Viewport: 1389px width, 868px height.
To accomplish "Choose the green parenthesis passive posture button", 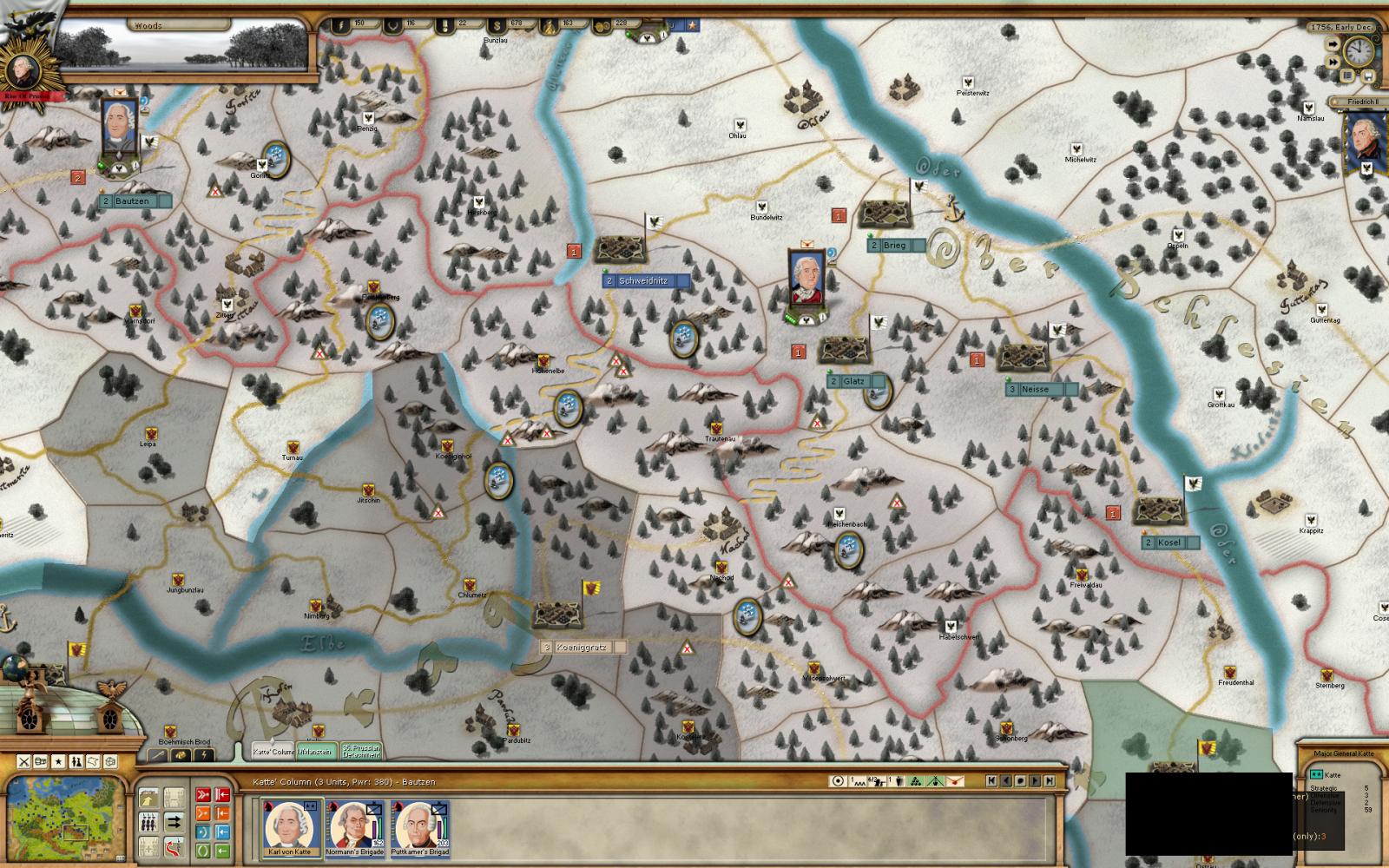I will point(202,851).
